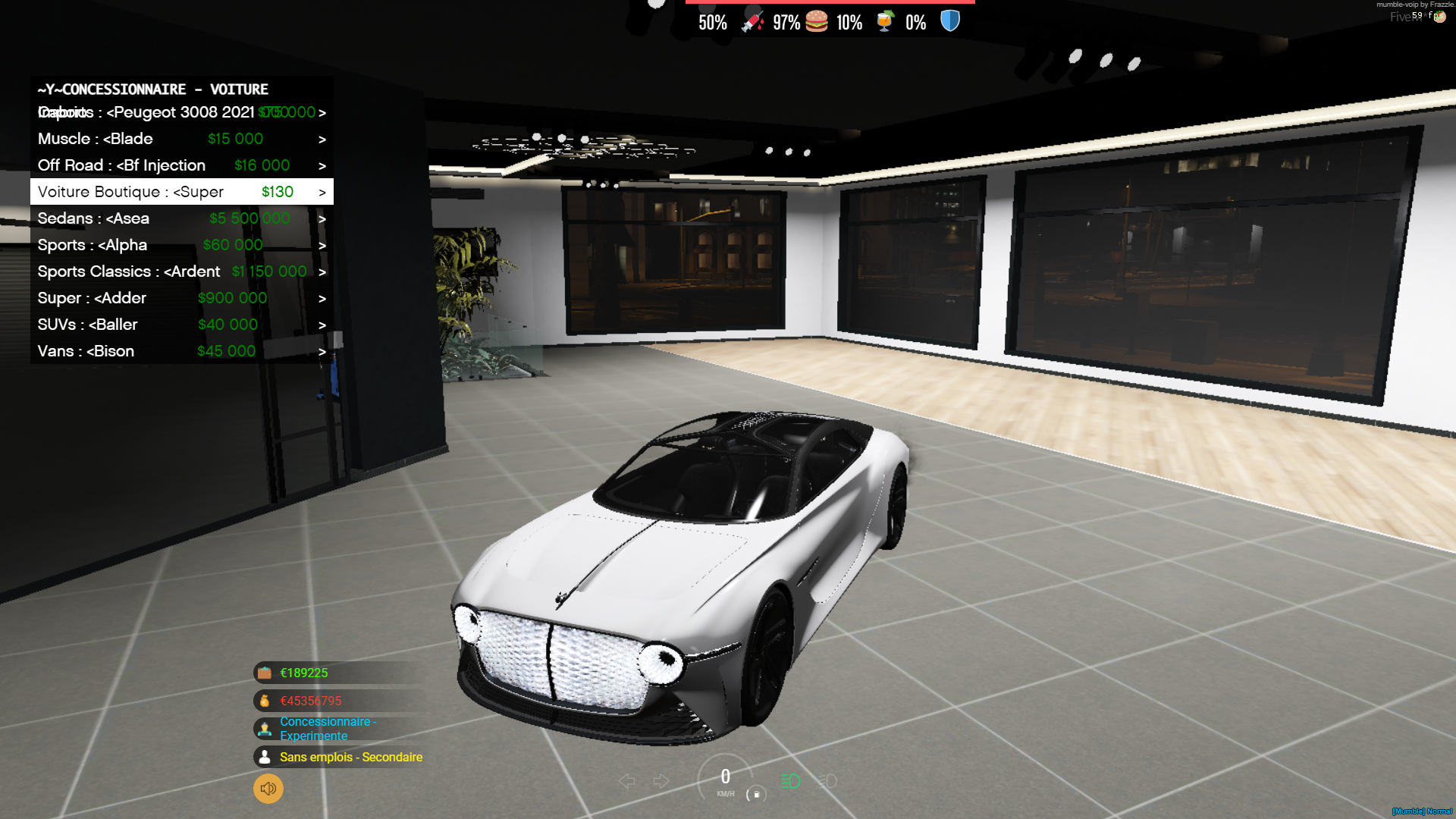
Task: Select the Muscle : Blade menu entry
Action: tap(96, 138)
